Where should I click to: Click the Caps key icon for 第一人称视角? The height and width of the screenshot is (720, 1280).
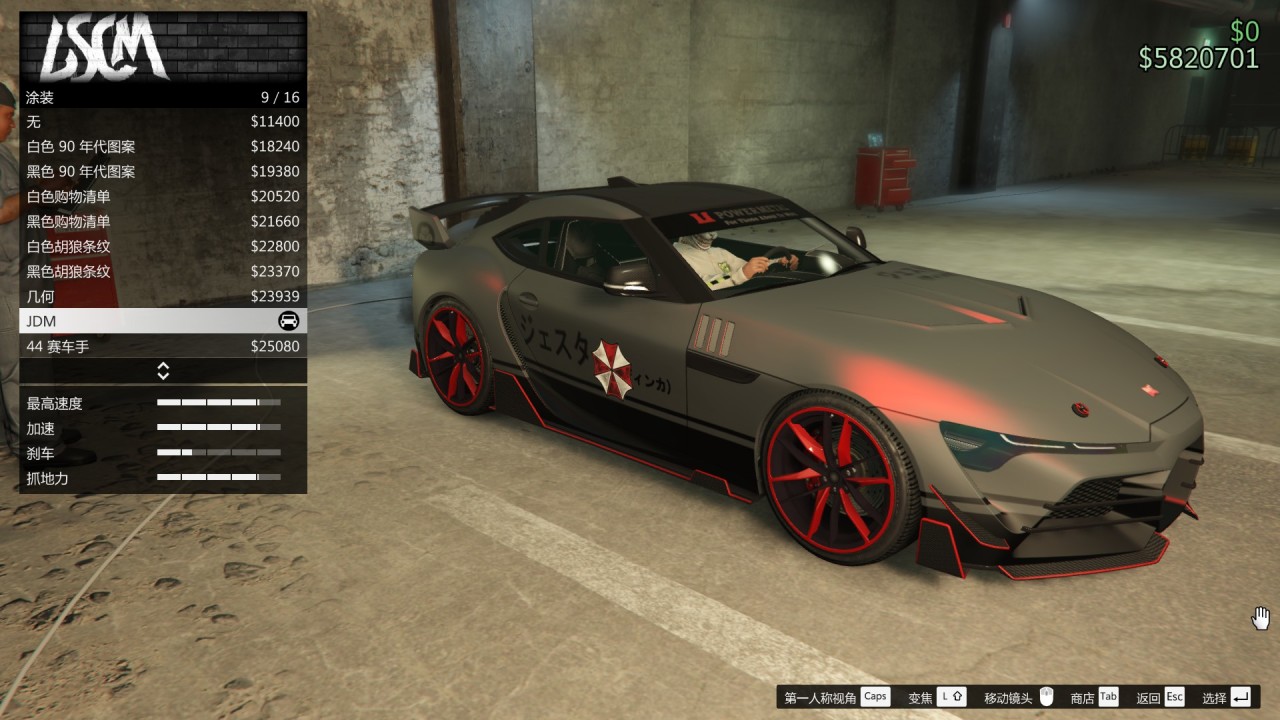[x=874, y=696]
